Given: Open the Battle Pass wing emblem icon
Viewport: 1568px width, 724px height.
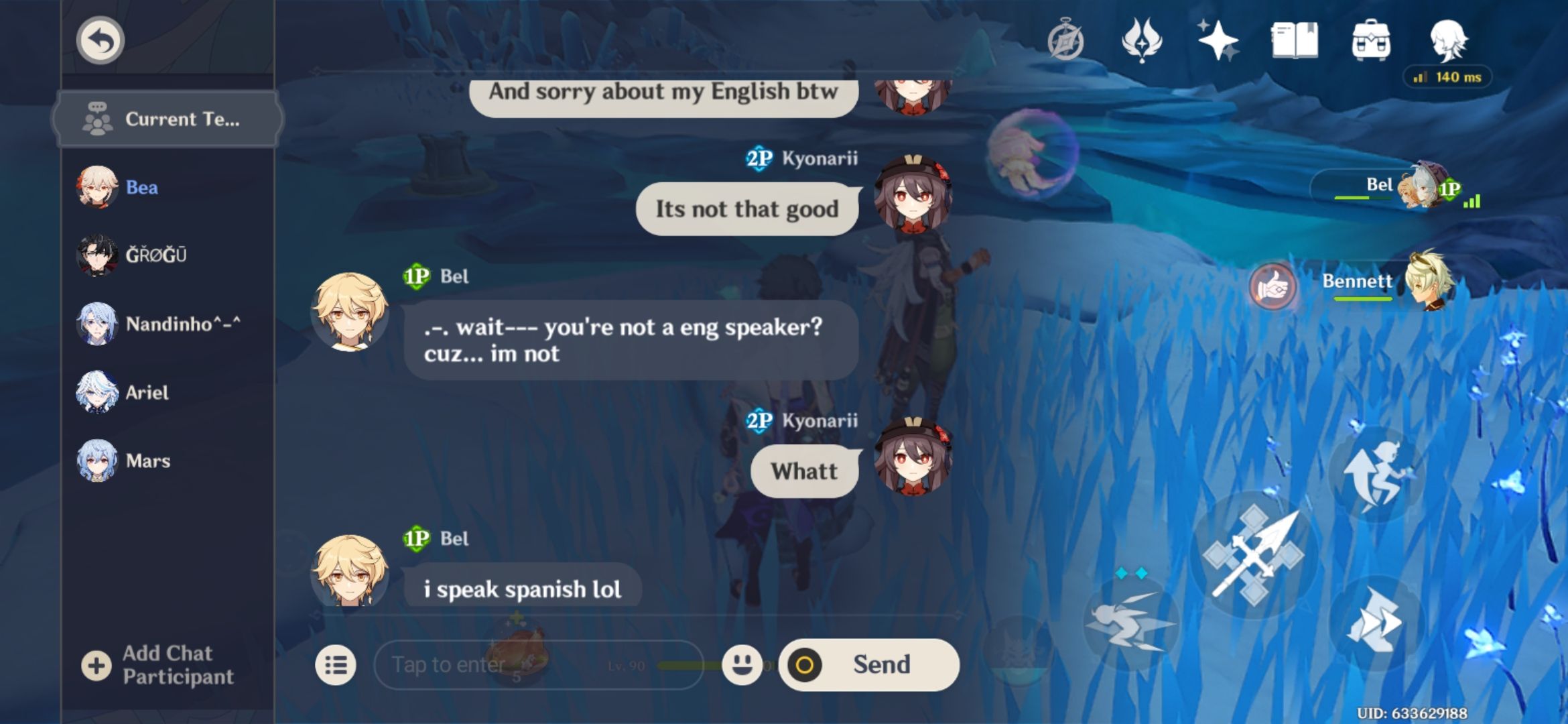Looking at the screenshot, I should [1144, 42].
